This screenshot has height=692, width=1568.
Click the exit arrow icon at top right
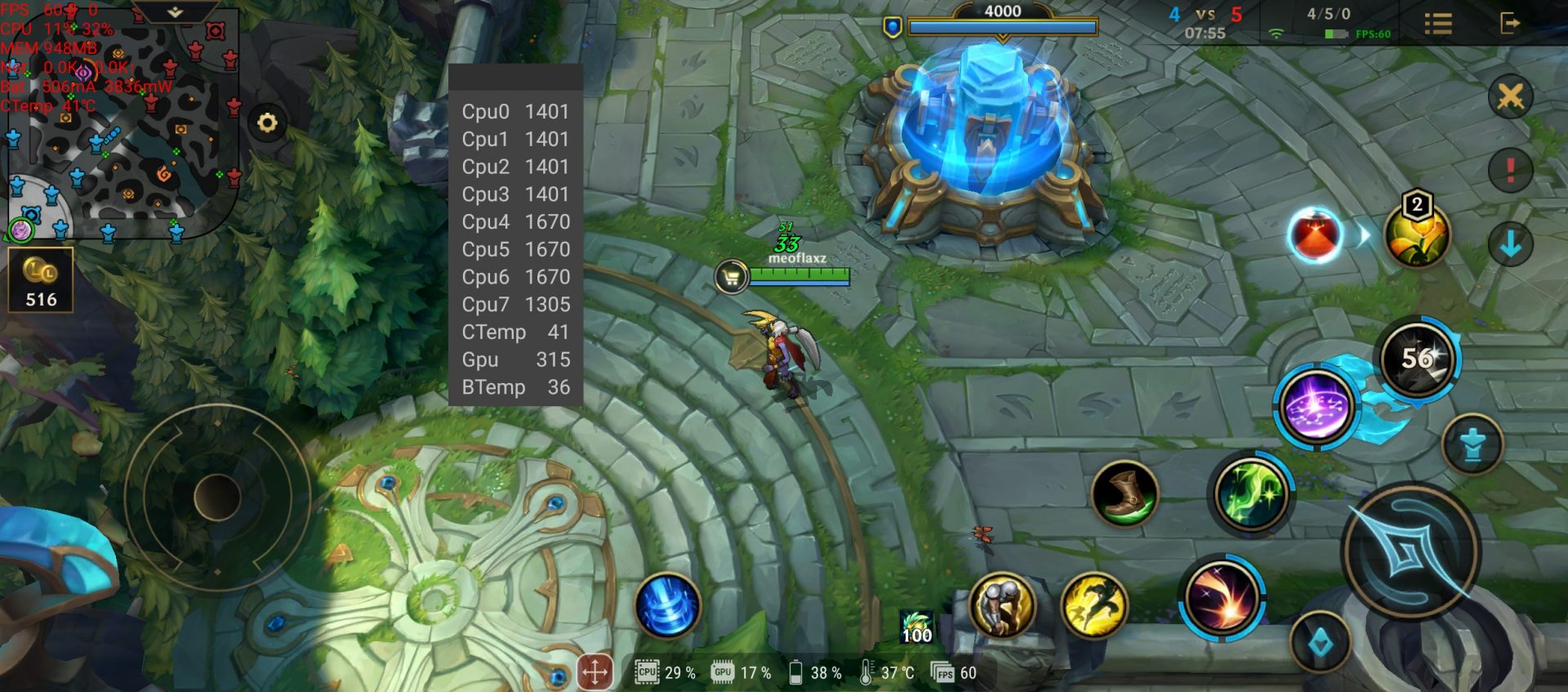tap(1510, 23)
